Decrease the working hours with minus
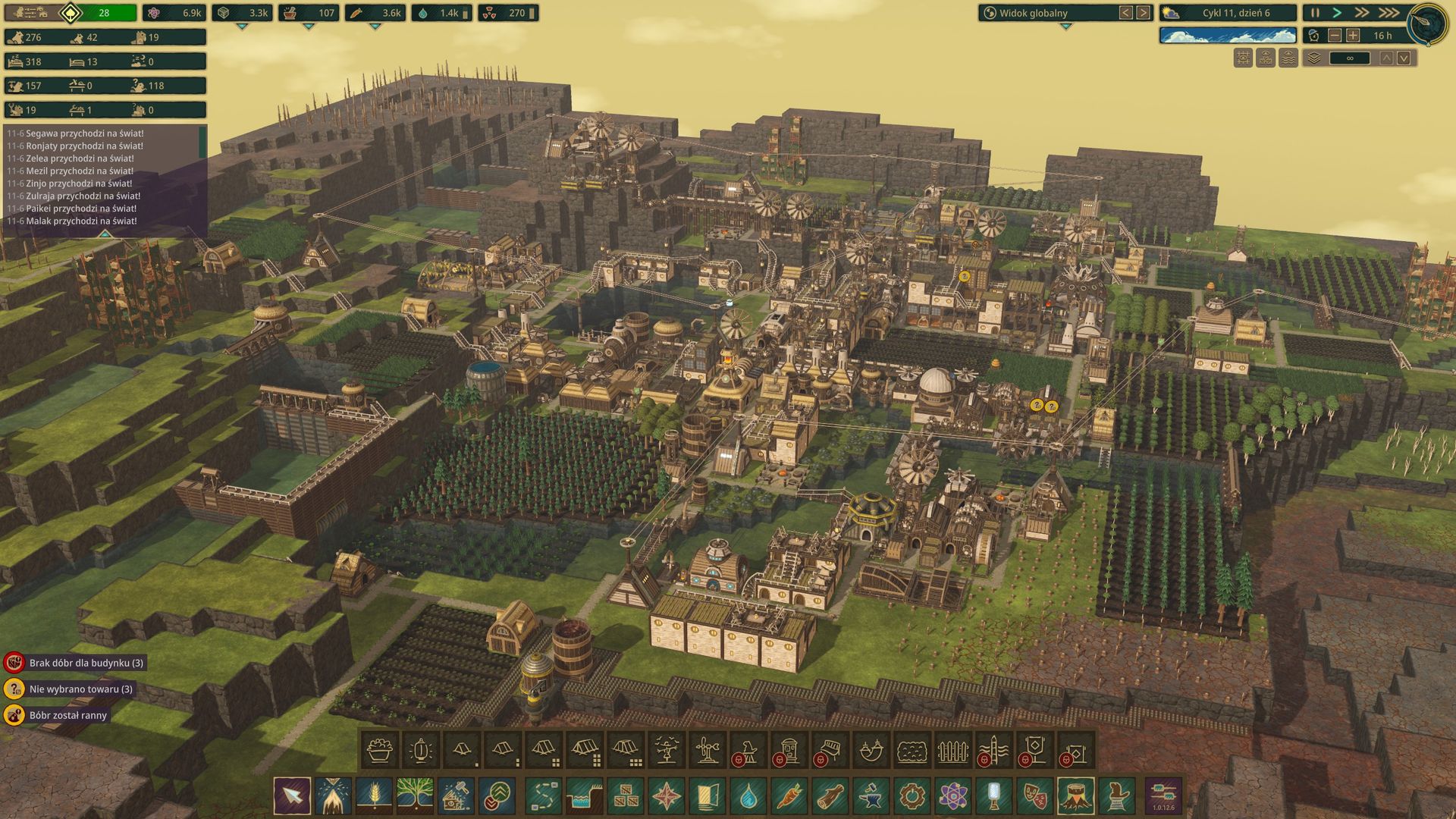The width and height of the screenshot is (1456, 819). [1335, 36]
